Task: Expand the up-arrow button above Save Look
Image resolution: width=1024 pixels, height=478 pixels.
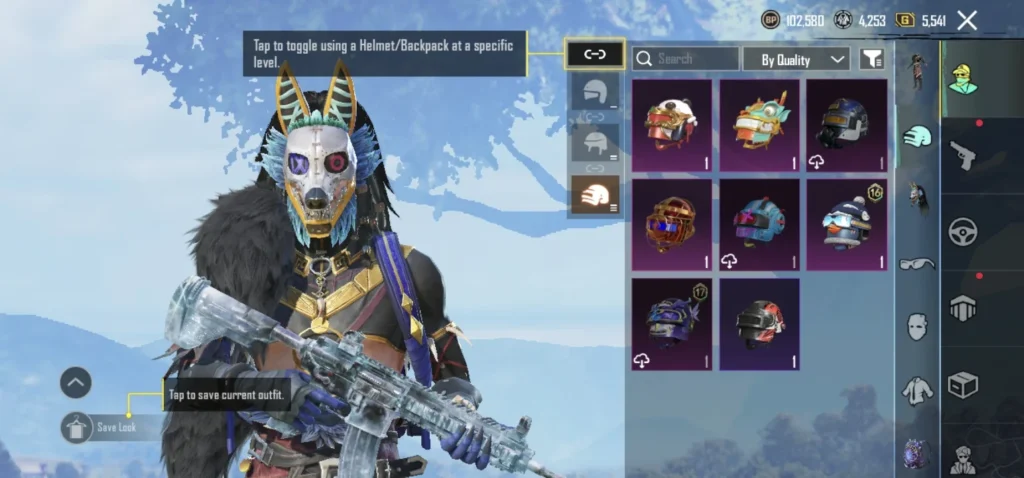Action: coord(76,382)
